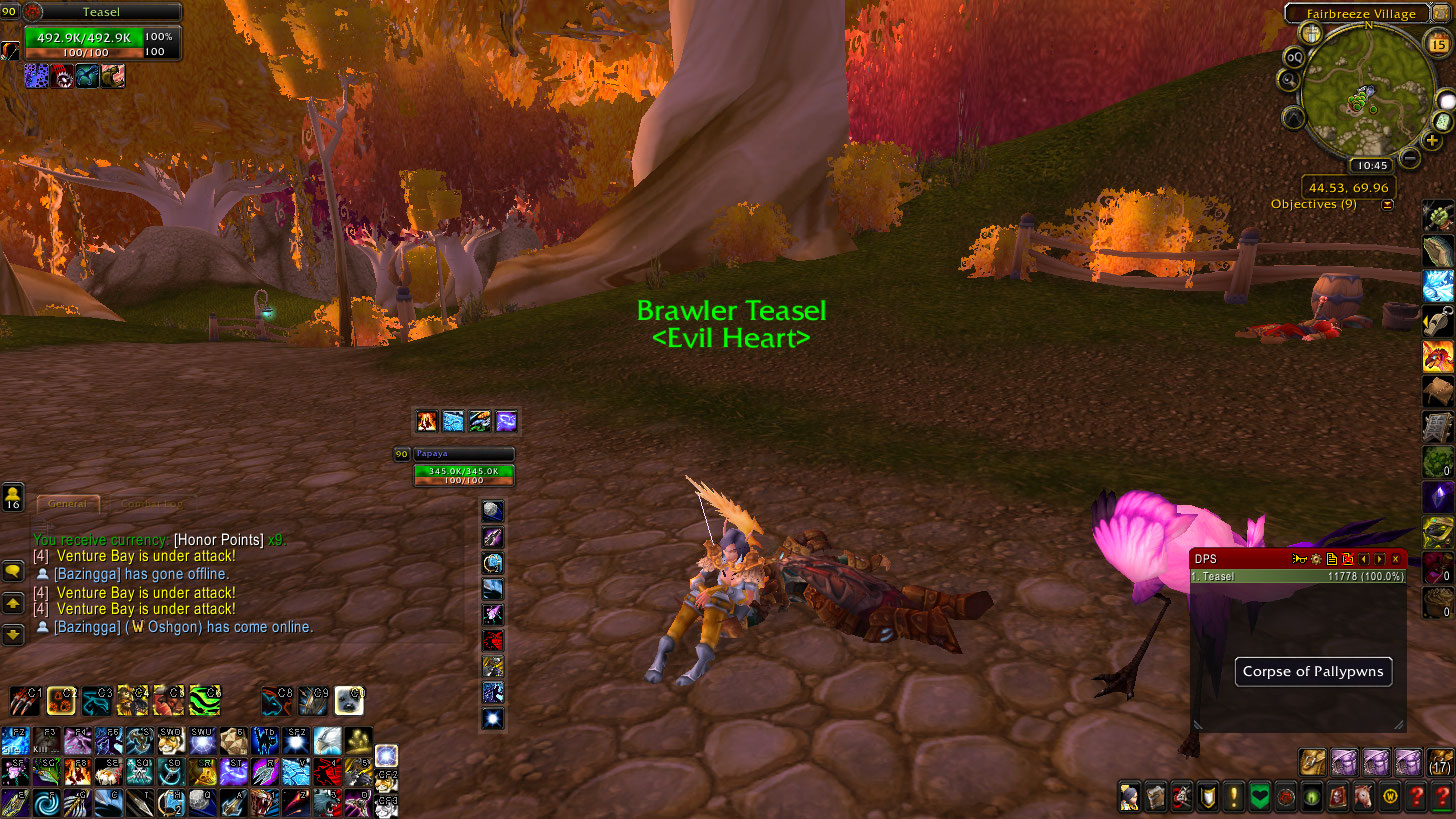Select Teasel's row in the DPS meter
Image resolution: width=1456 pixels, height=819 pixels.
coord(1298,576)
